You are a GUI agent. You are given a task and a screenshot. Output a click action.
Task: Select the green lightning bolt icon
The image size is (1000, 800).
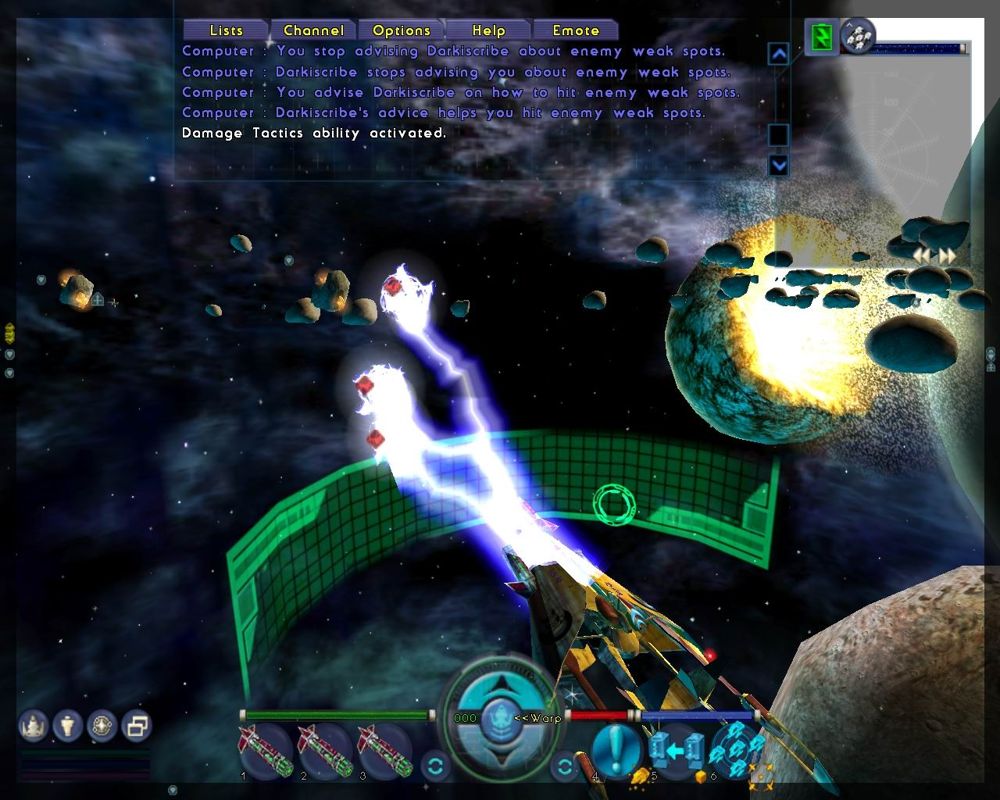pyautogui.click(x=822, y=38)
